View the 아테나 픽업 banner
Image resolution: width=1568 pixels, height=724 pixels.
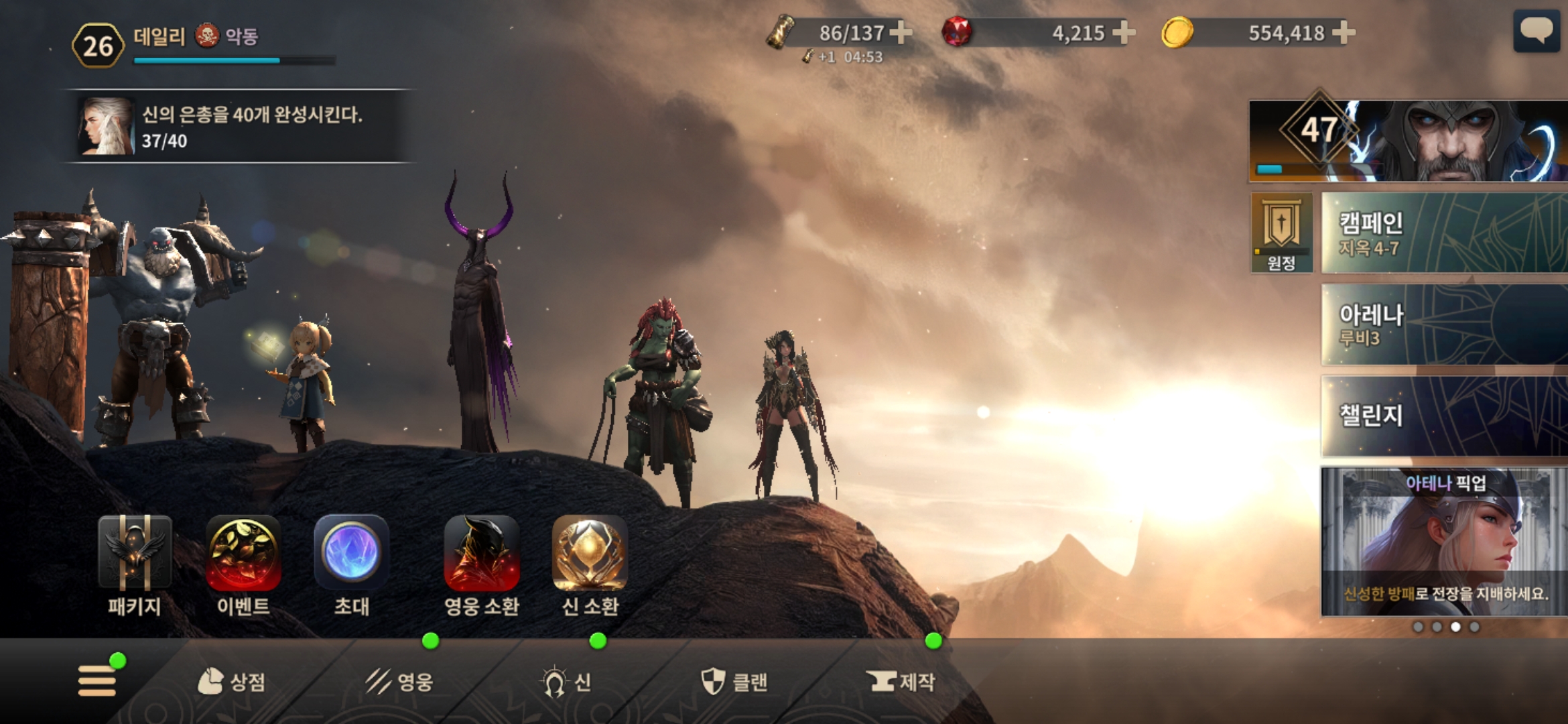click(x=1443, y=542)
